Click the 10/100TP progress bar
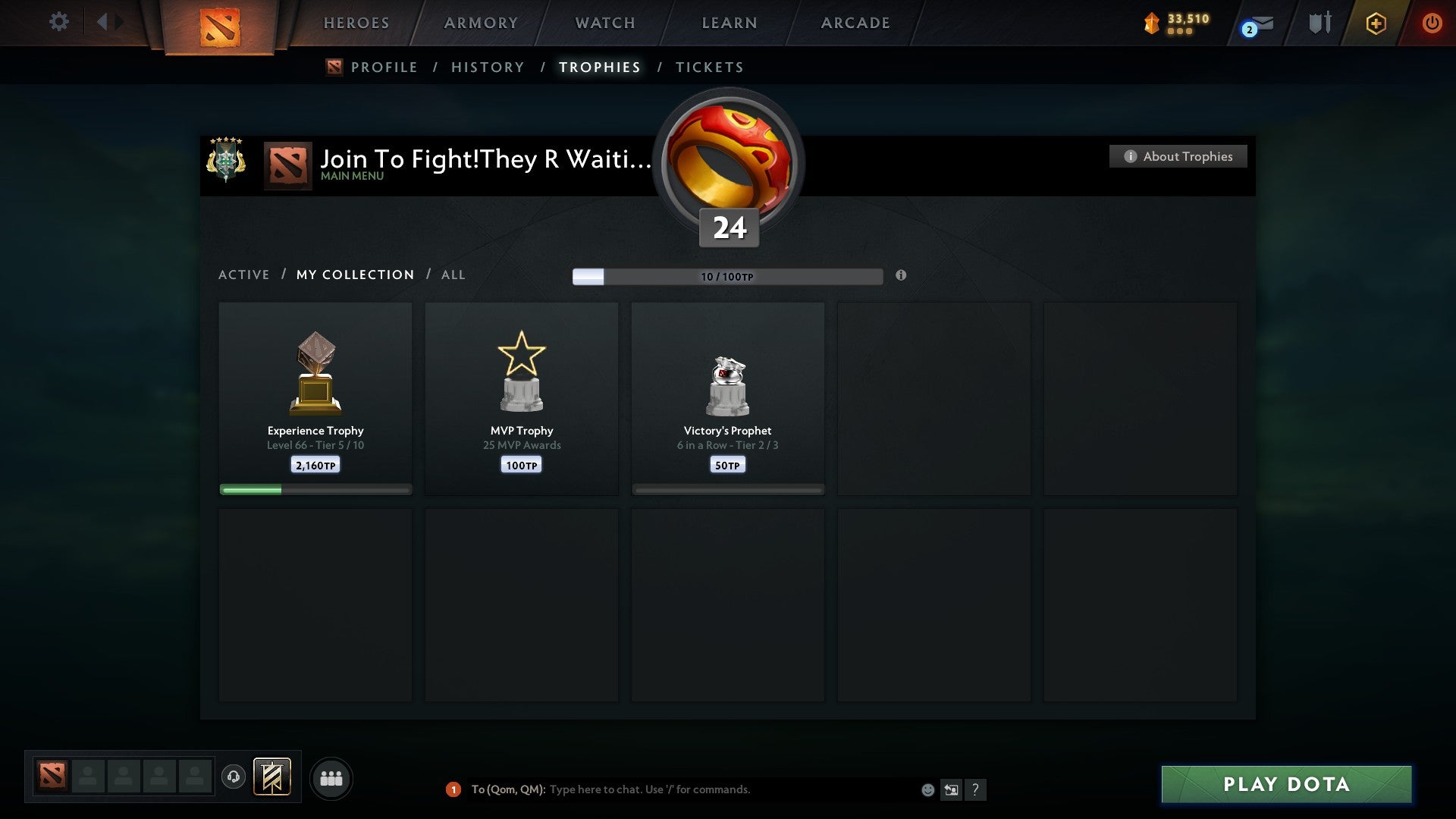This screenshot has height=819, width=1456. [x=726, y=276]
